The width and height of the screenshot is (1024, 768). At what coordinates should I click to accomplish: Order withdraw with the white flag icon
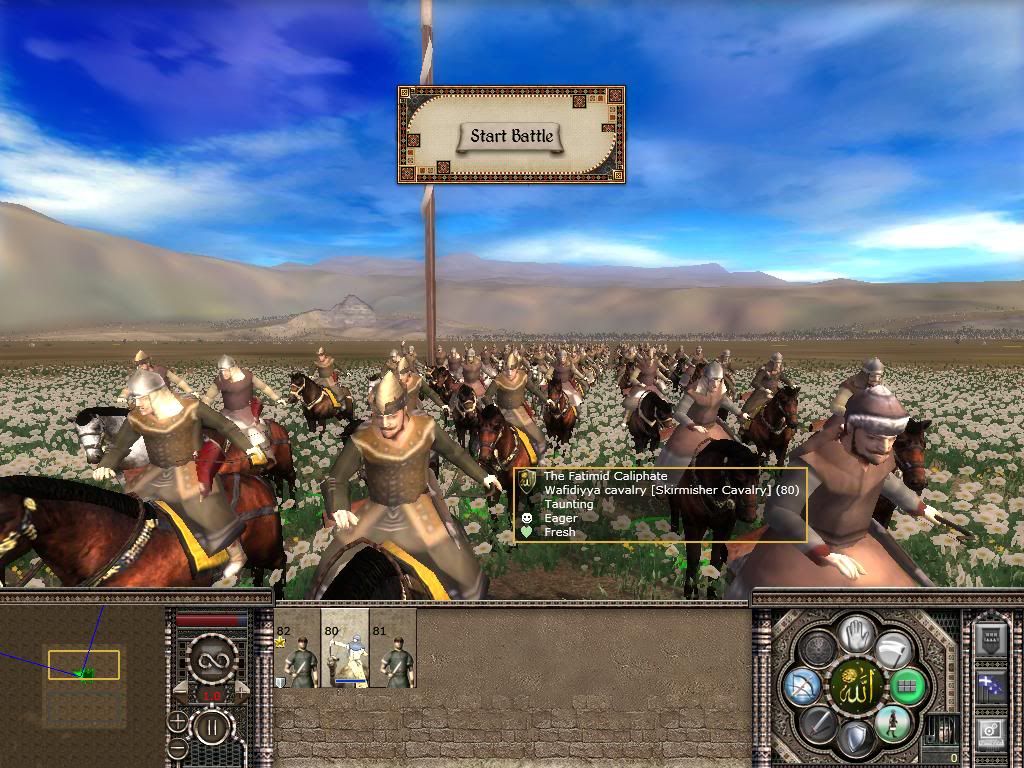pos(894,650)
